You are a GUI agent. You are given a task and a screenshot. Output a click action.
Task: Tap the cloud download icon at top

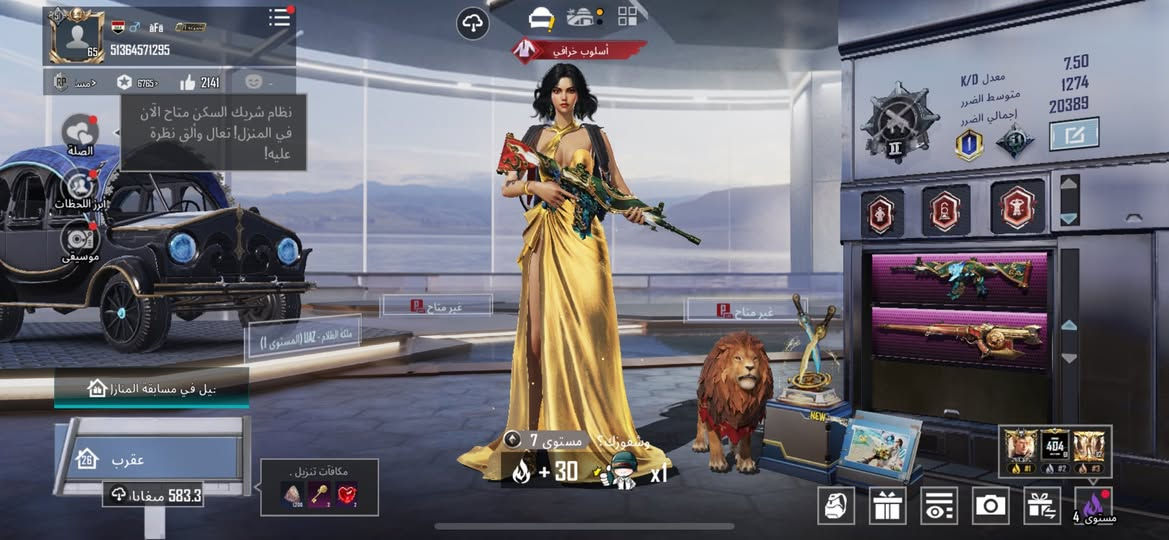pos(473,22)
